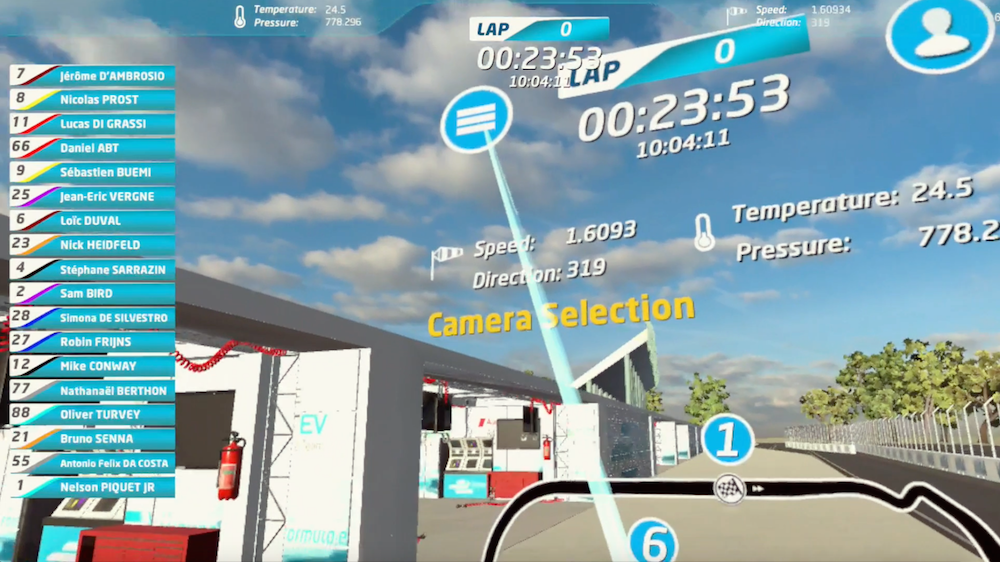
Task: Select Nelson Piquet Jr's row
Action: [92, 487]
